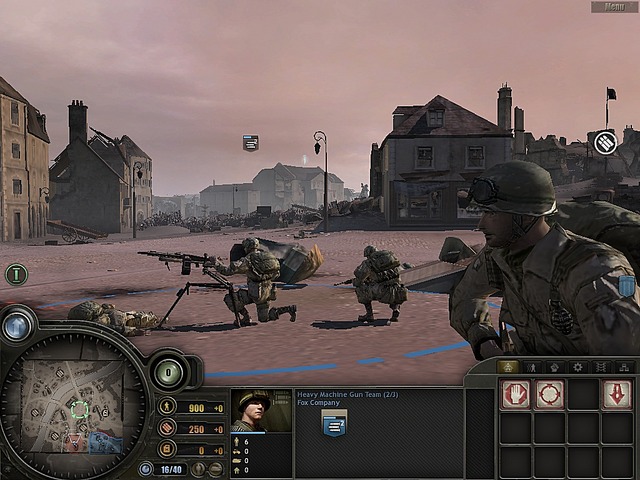Click the blue squad badge in the info panel
640x480 pixels.
coord(334,423)
